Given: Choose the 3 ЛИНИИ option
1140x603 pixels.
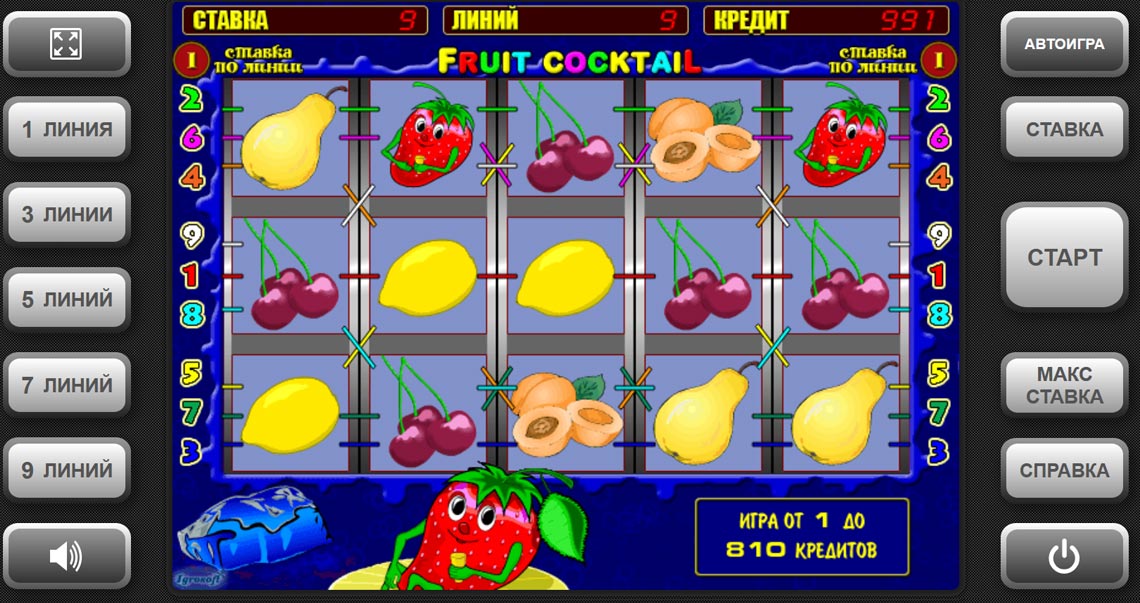Looking at the screenshot, I should click(x=66, y=215).
